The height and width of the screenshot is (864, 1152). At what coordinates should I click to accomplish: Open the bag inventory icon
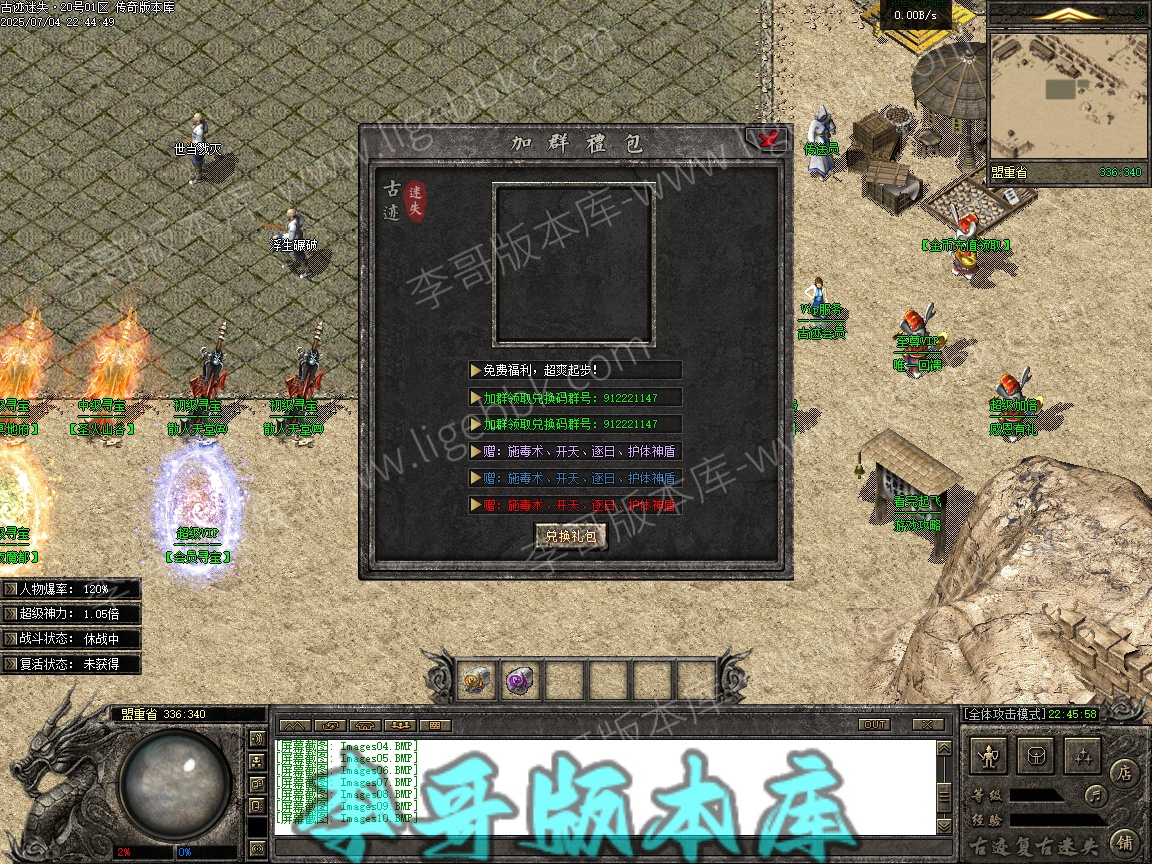coord(1036,756)
